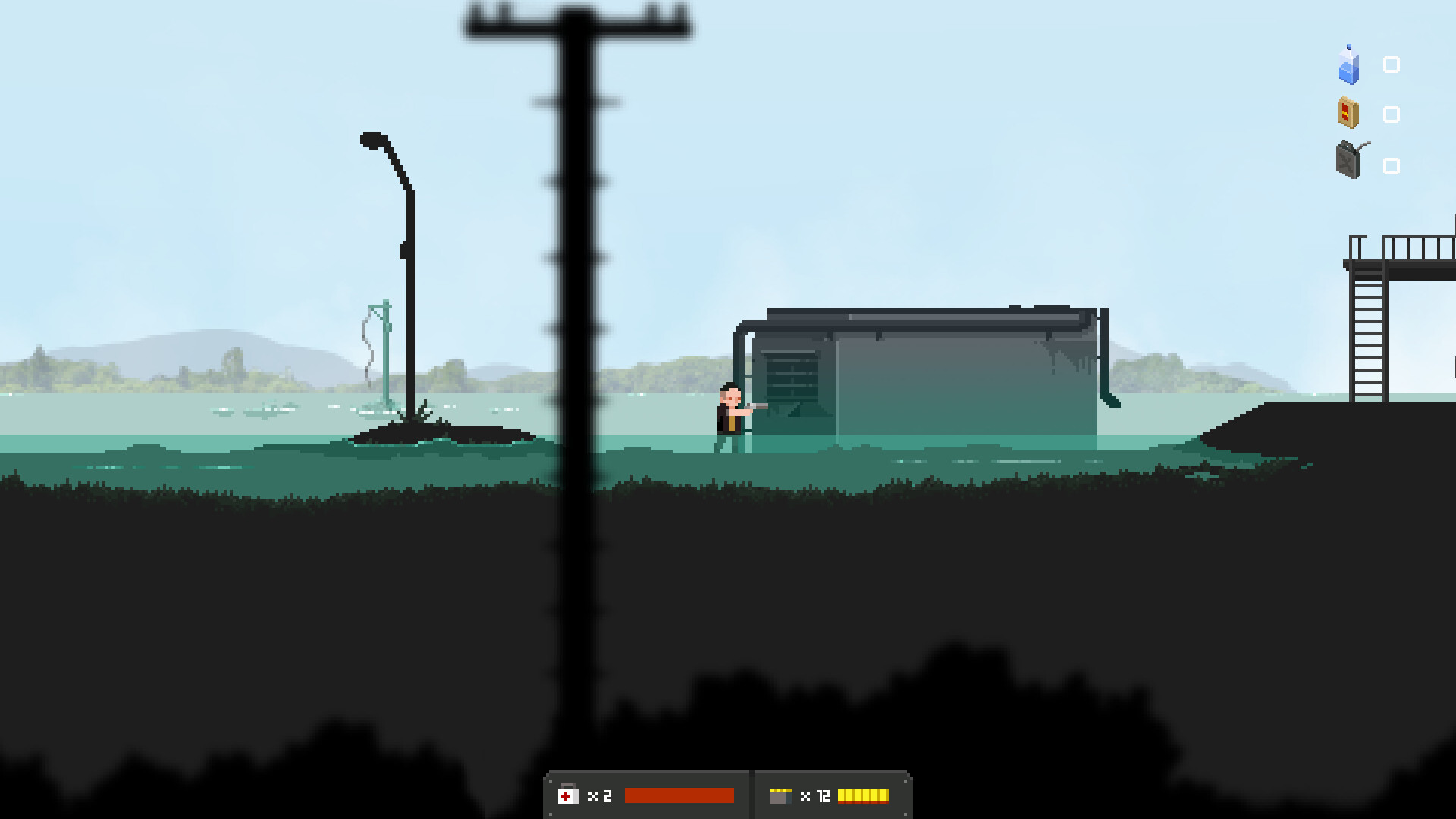Check the slot next to the water bottle

pyautogui.click(x=1392, y=66)
